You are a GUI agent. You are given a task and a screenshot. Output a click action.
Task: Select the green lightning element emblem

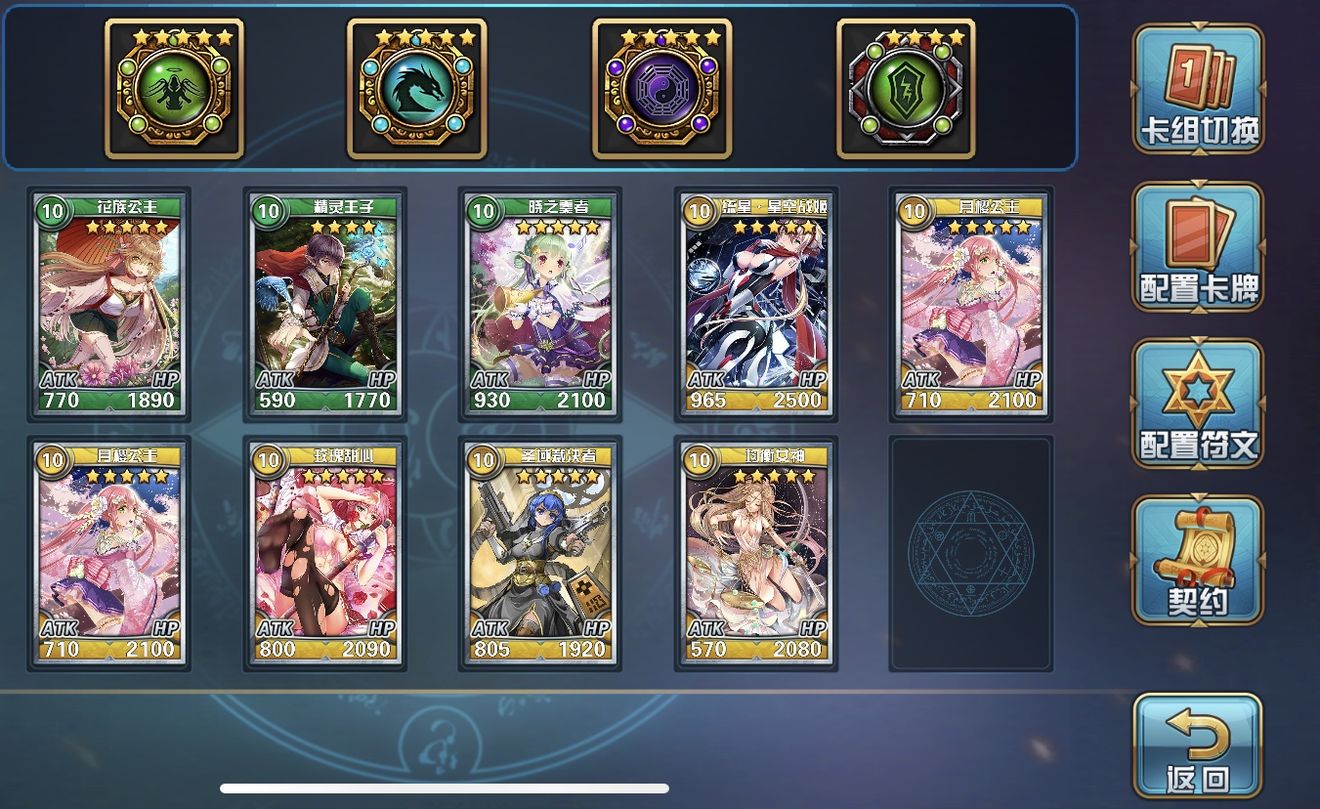[903, 90]
